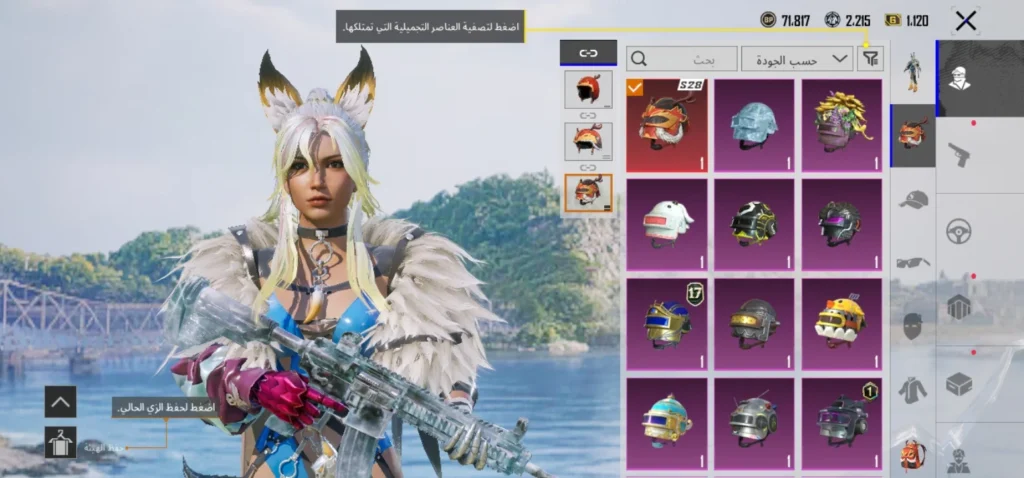Image resolution: width=1024 pixels, height=478 pixels.
Task: Select the teal and gold ornate helmet
Action: pos(666,421)
